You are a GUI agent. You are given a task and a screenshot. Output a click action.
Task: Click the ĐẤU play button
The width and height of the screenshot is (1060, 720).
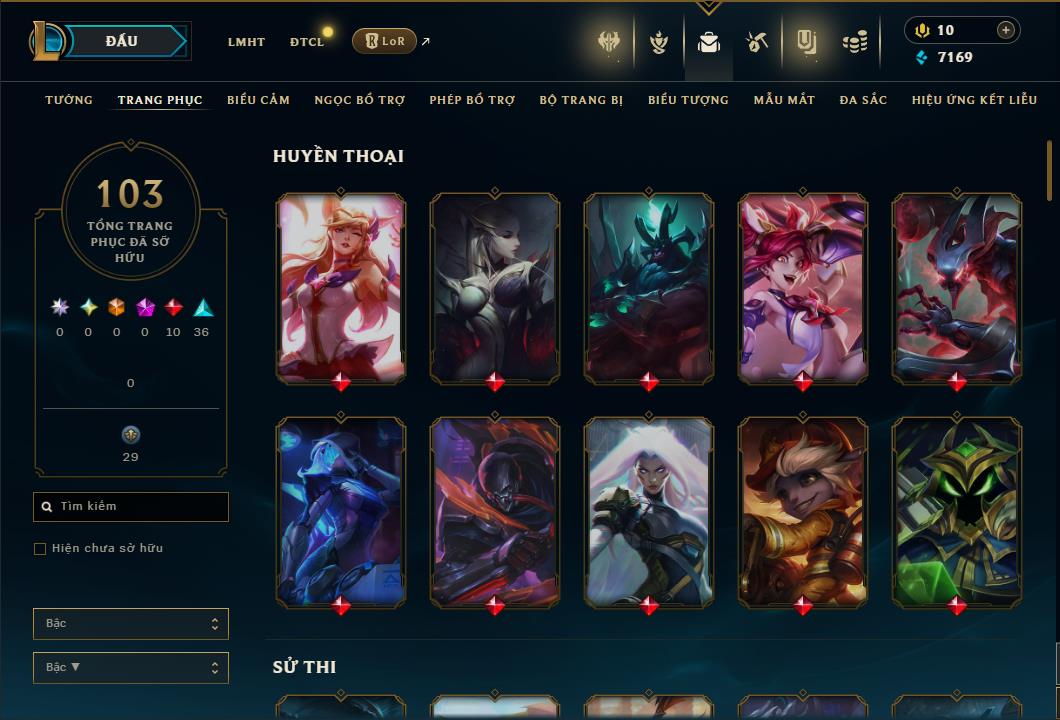tap(121, 41)
